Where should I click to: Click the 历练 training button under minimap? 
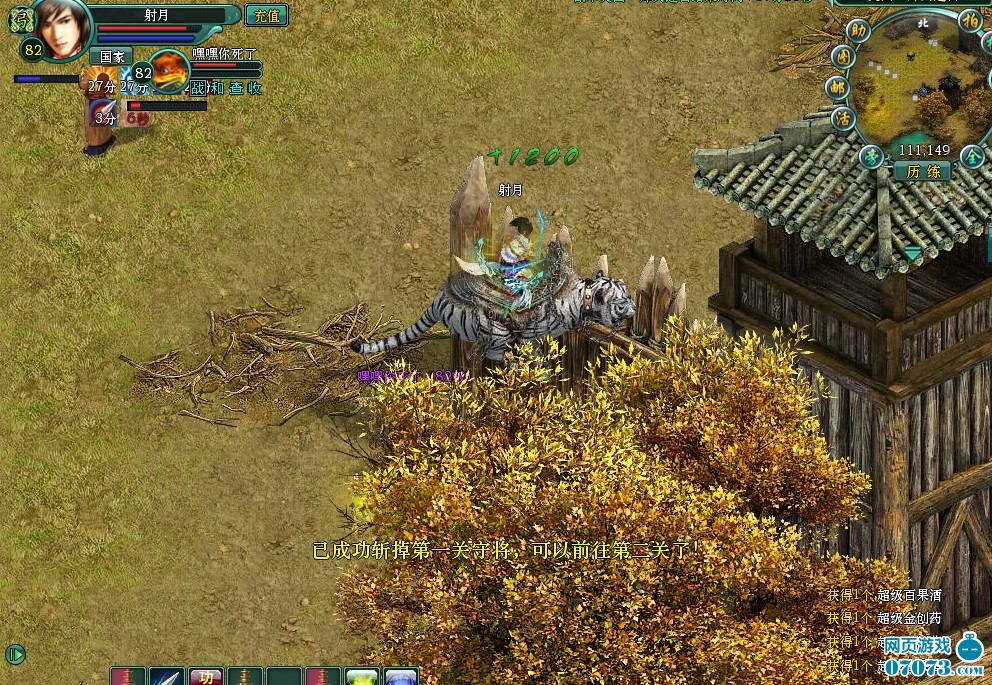coord(922,171)
